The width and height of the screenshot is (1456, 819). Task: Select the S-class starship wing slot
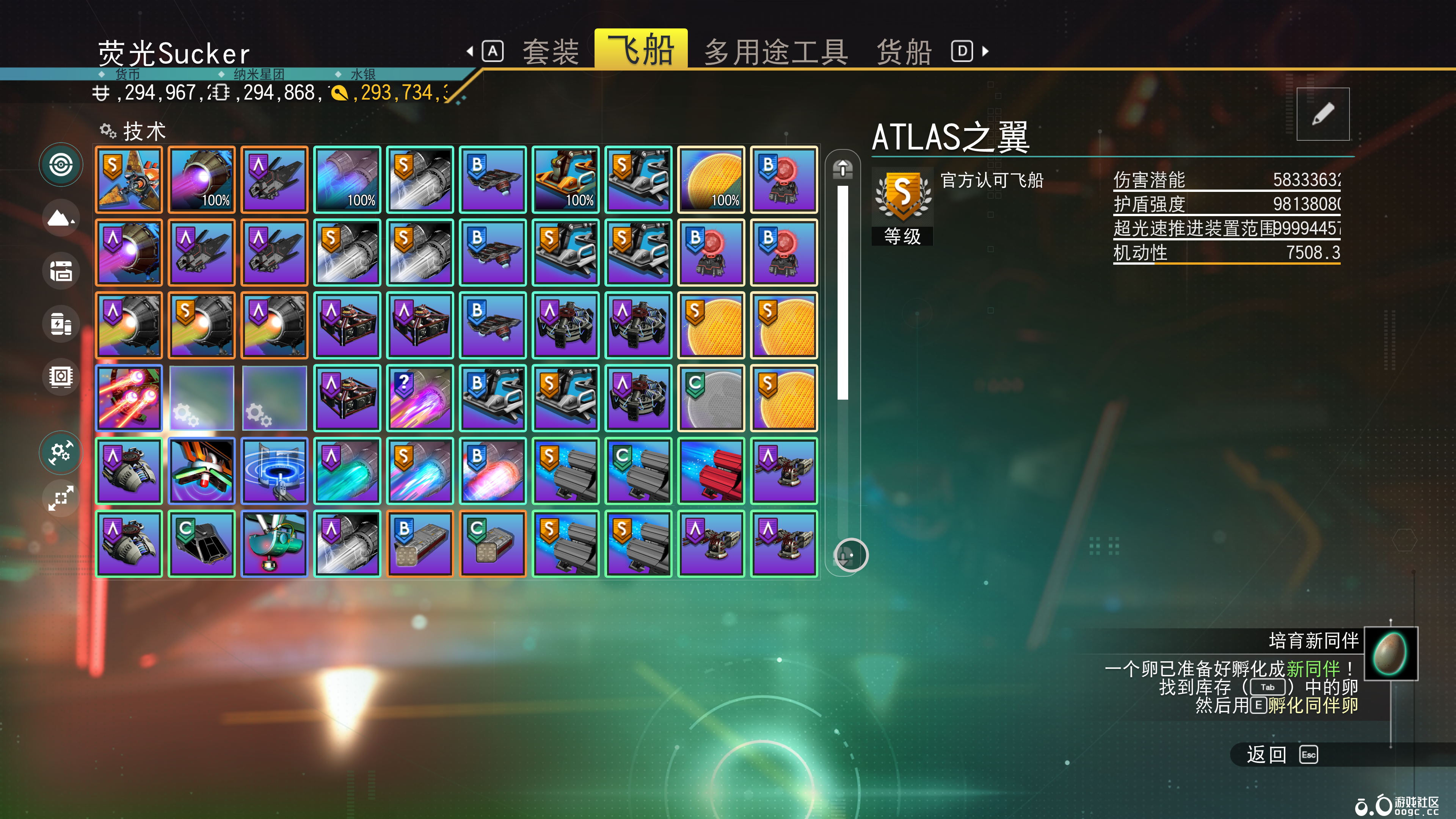(x=129, y=180)
